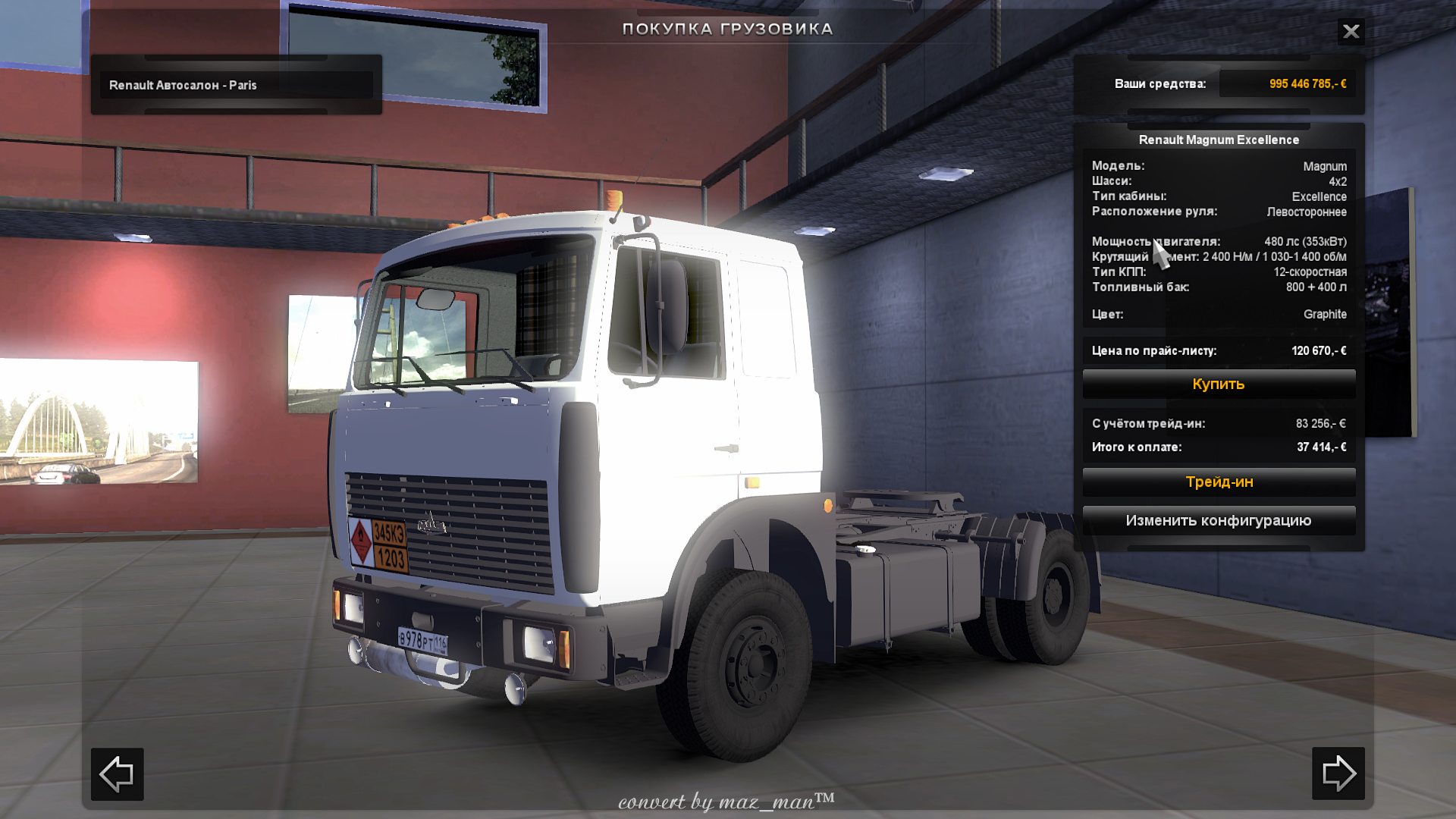Click the left arrow to view previous truck
Screen dimensions: 1456x819
(117, 774)
